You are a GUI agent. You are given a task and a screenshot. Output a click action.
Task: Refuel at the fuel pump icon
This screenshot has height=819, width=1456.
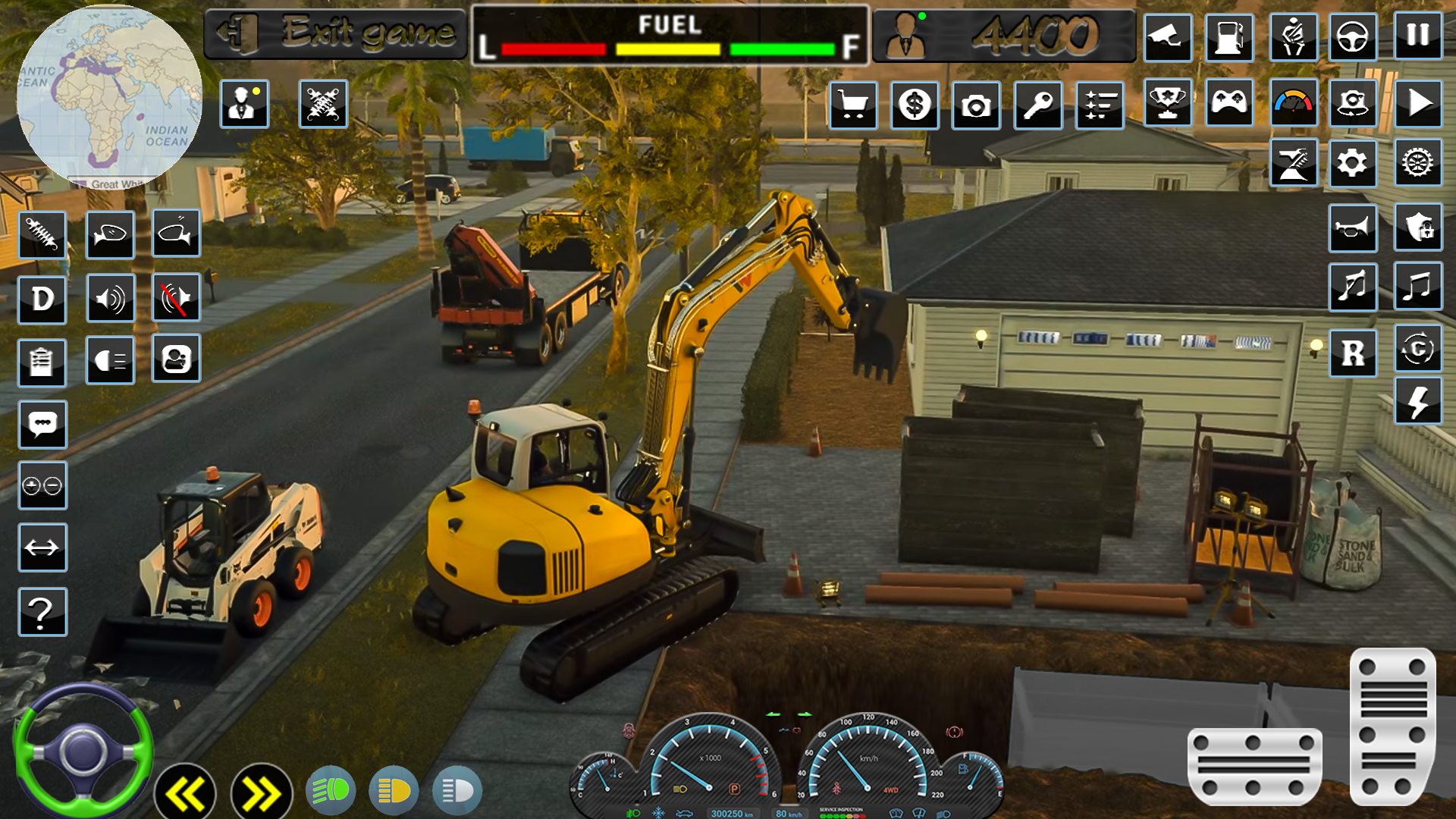(1231, 38)
